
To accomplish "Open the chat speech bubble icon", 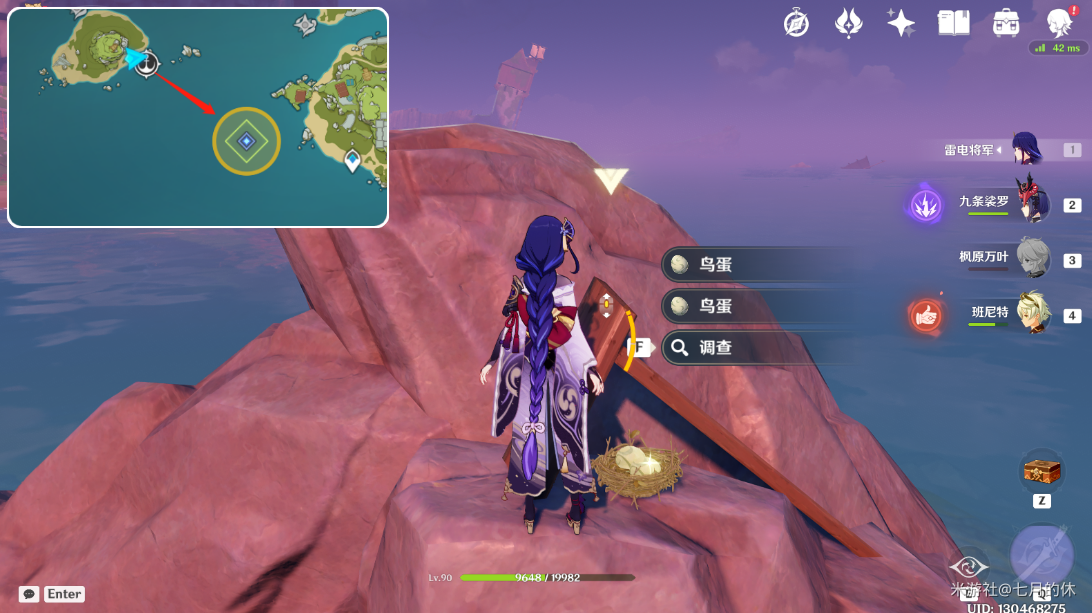I will [x=30, y=594].
